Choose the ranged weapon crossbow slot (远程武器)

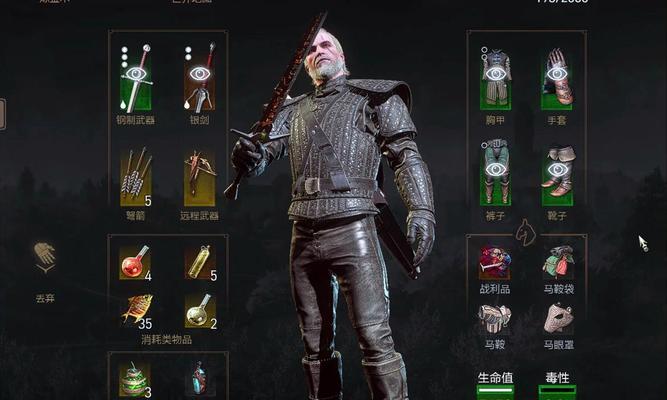pyautogui.click(x=200, y=176)
